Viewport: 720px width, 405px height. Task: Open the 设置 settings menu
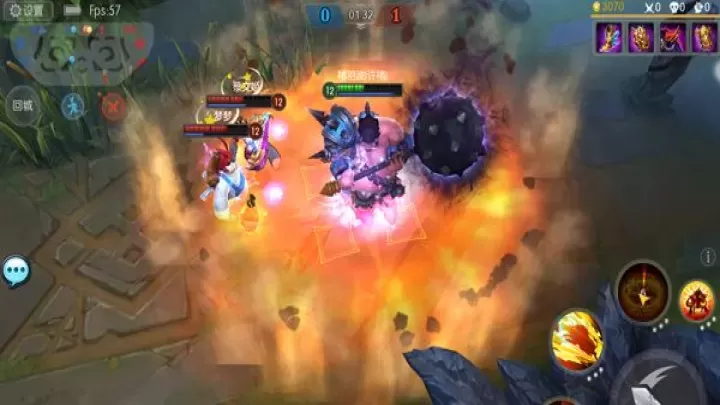click(28, 10)
